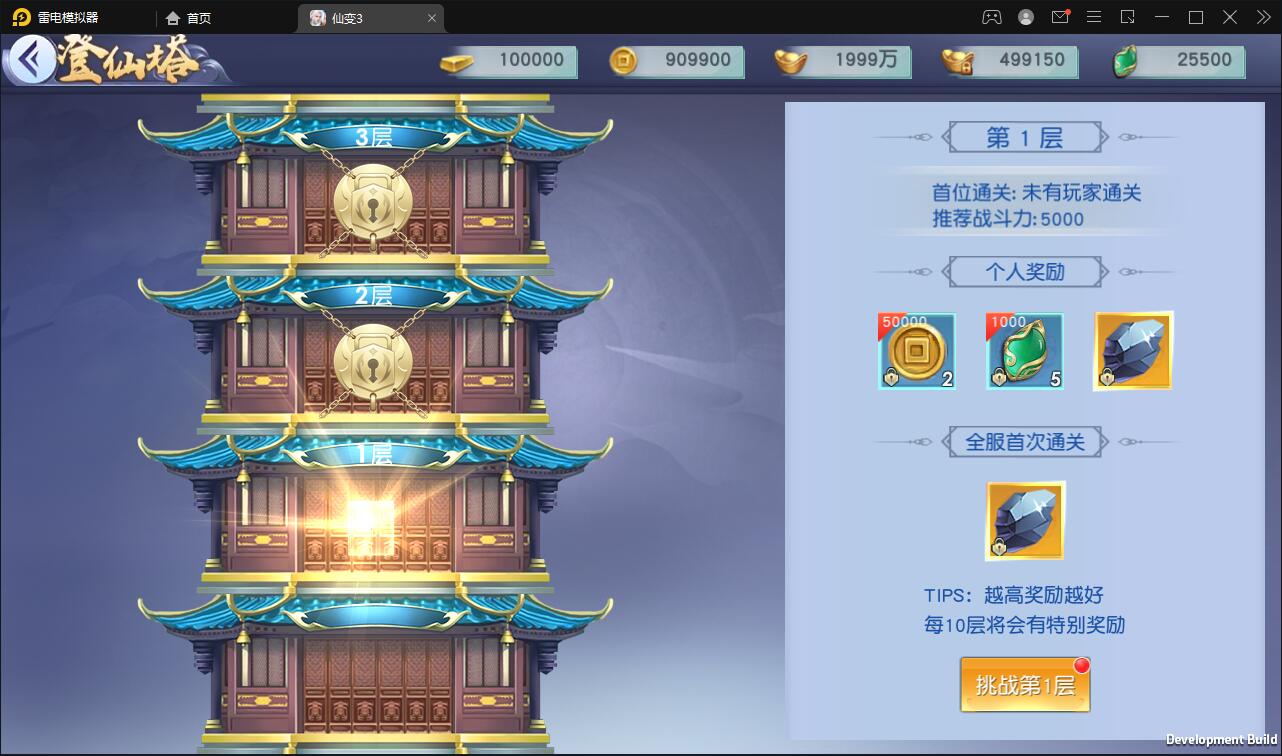Click the locked bound-gold currency icon
This screenshot has height=756, width=1282.
pos(955,60)
